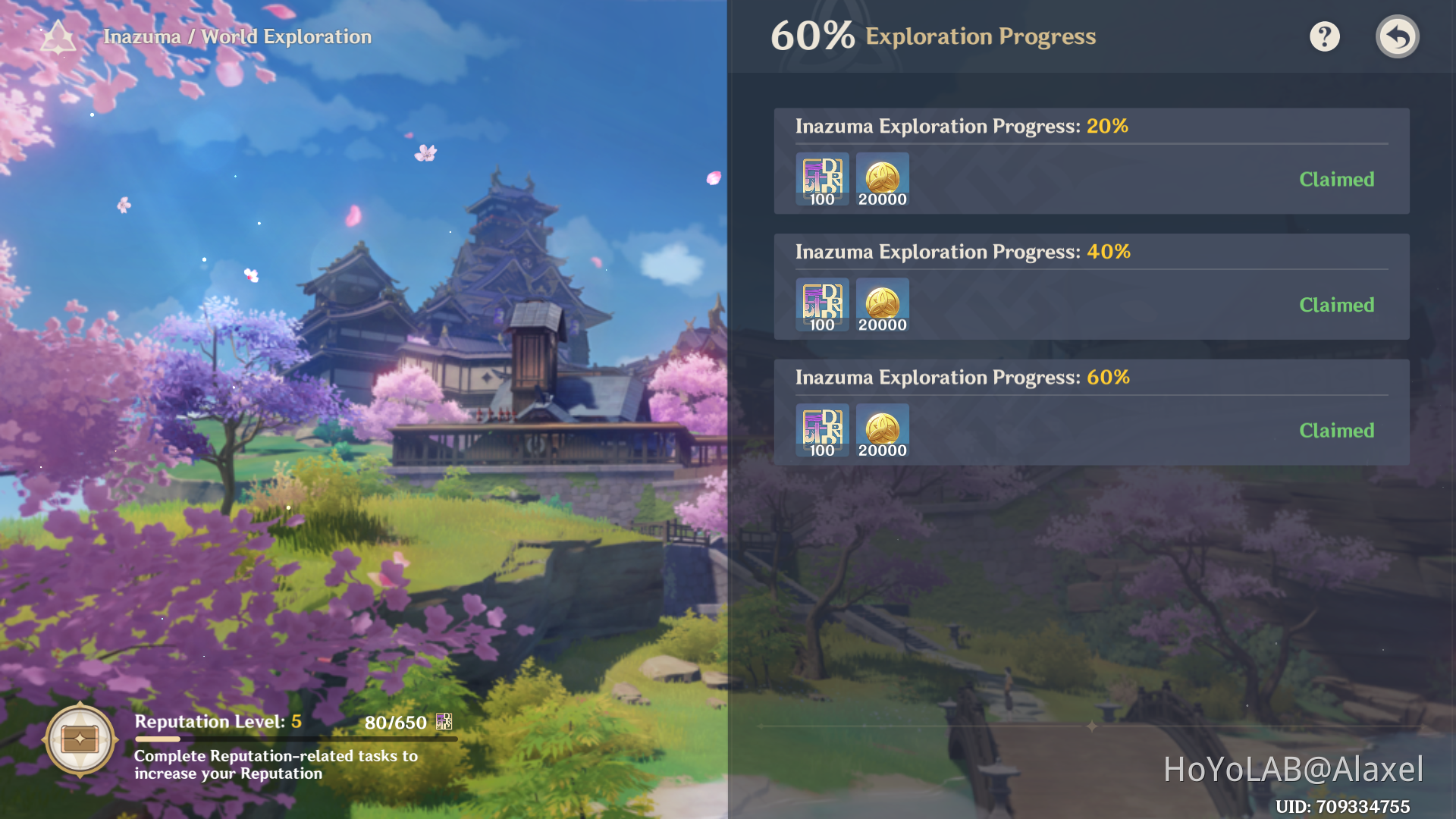Select the star emblem beside Inazuma title

coord(58,36)
